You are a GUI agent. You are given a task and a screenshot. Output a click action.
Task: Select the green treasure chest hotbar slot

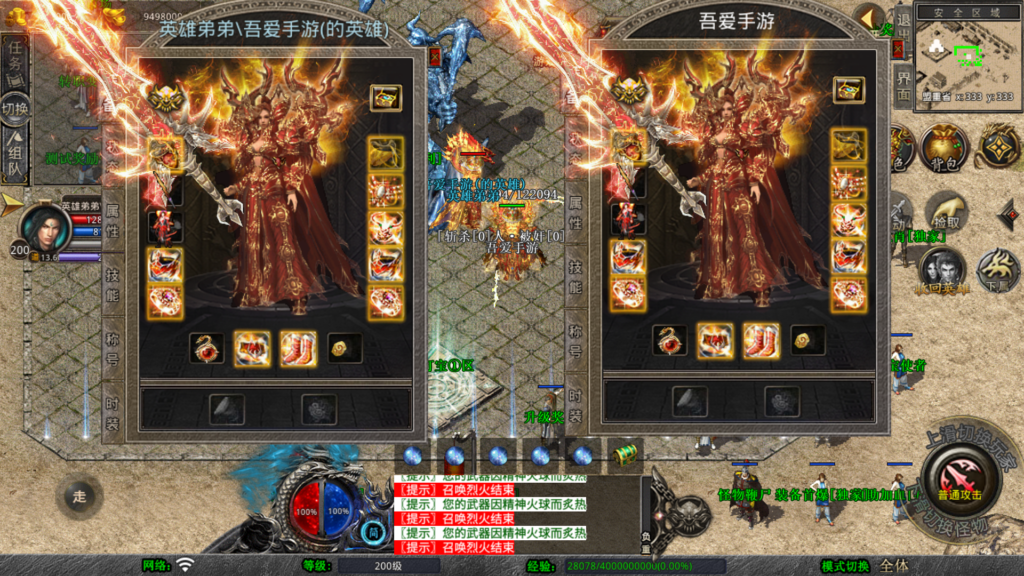click(x=625, y=455)
